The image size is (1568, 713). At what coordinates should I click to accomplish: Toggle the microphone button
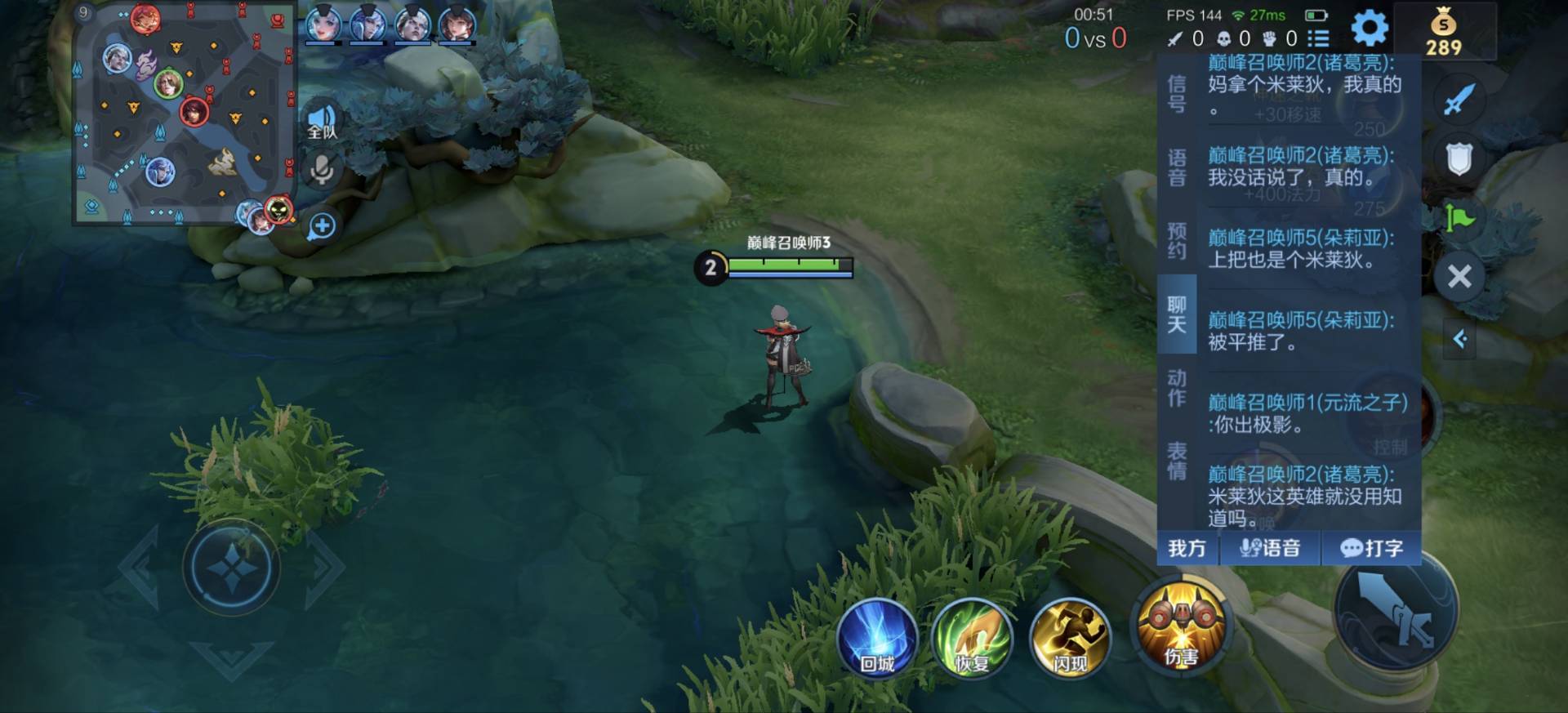pos(322,170)
